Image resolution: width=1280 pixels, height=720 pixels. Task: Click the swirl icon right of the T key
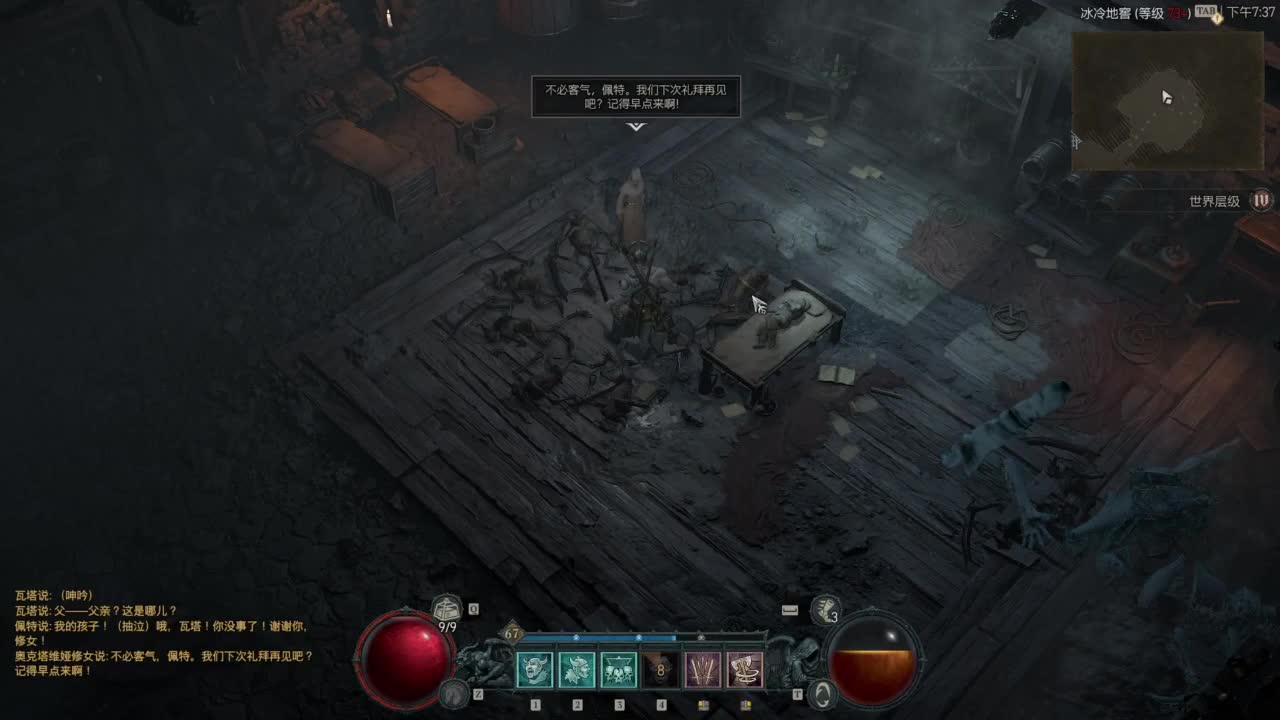tap(822, 694)
